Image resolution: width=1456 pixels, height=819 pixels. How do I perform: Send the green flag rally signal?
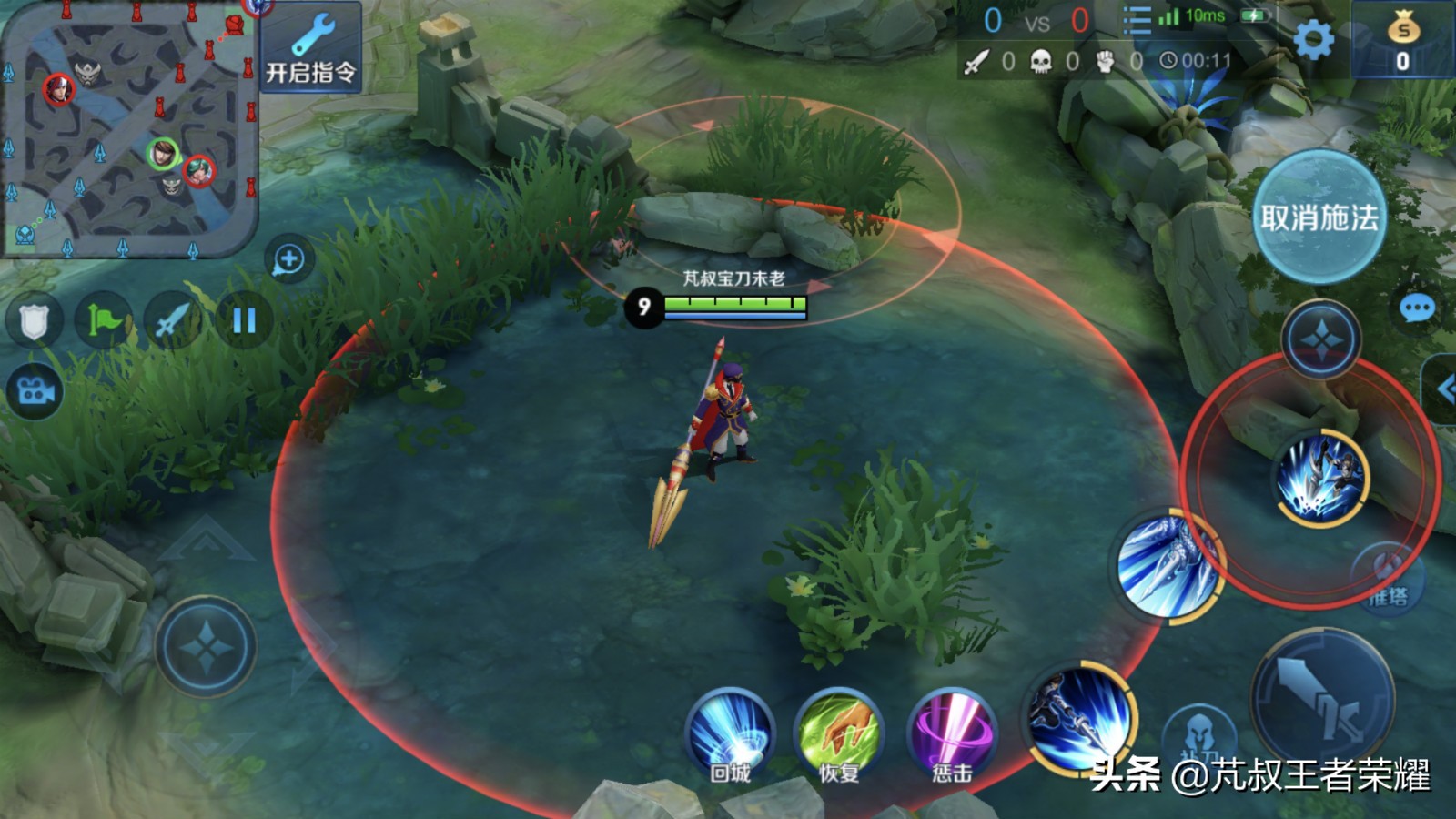103,320
